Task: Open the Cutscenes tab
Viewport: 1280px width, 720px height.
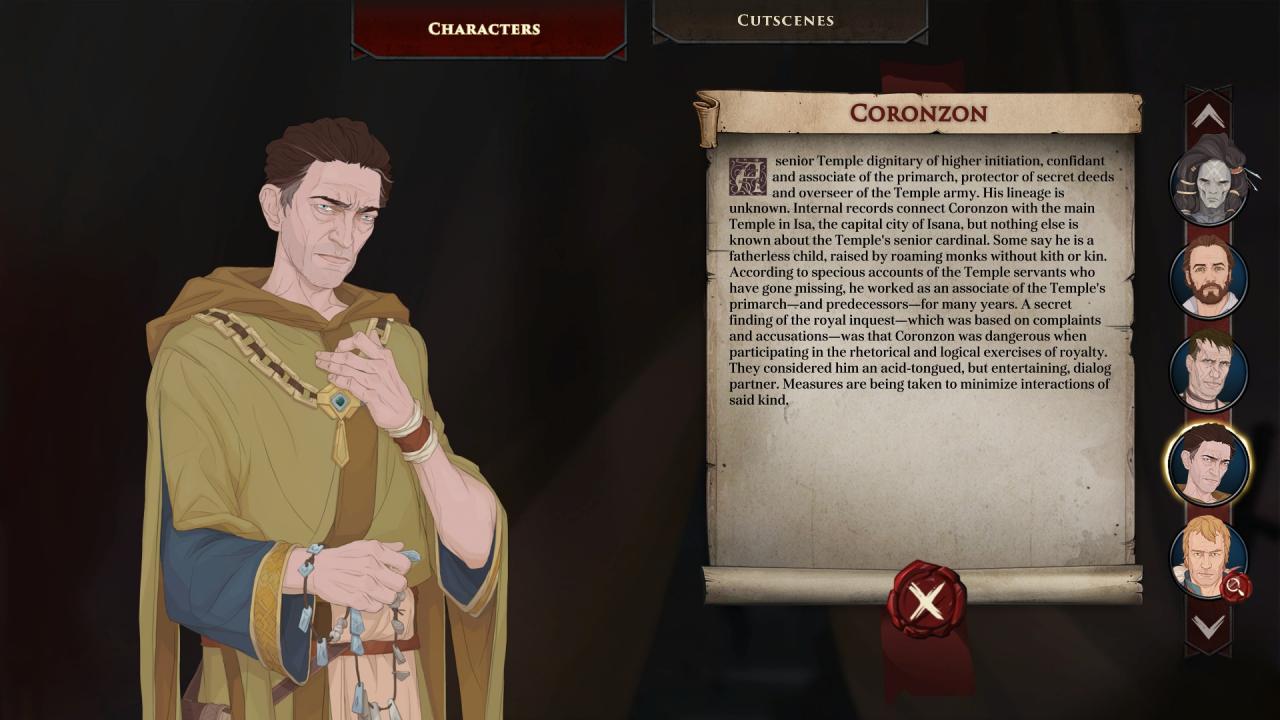Action: tap(788, 20)
